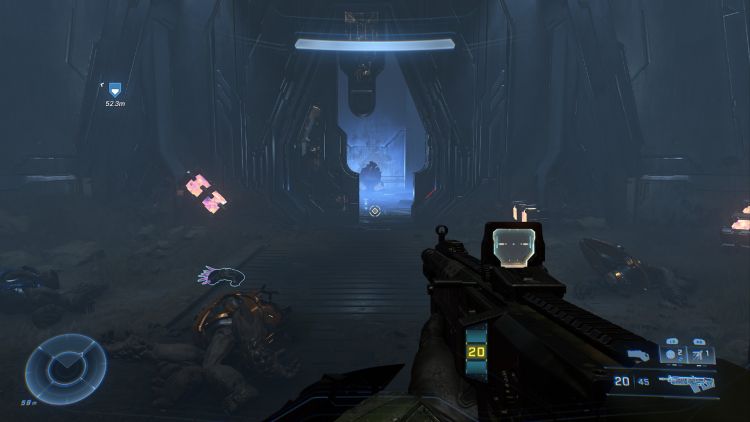This screenshot has width=750, height=422.
Task: Switch to the secondary pistol weapon icon
Action: 637,355
